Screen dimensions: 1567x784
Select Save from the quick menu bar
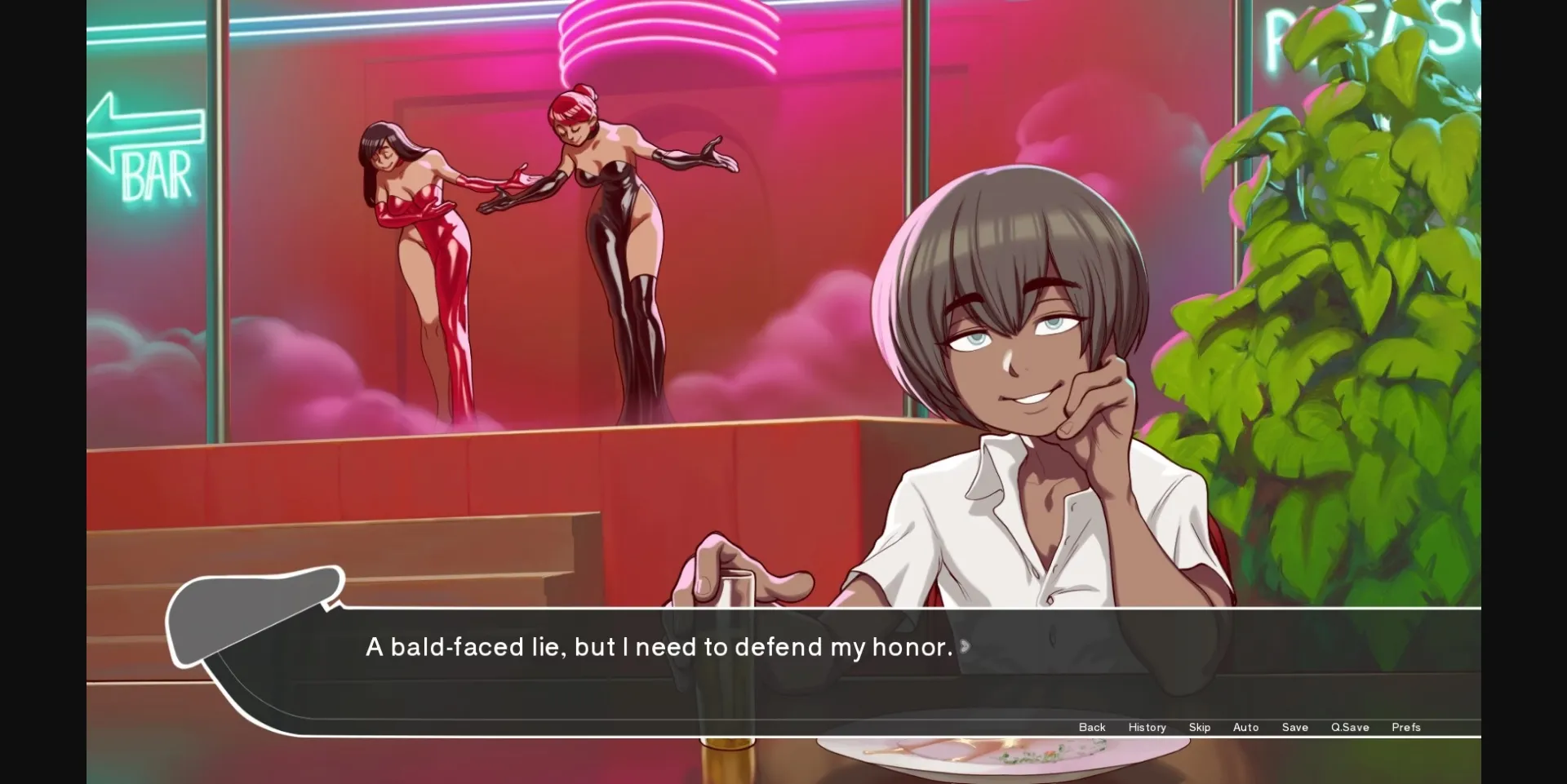click(1294, 727)
